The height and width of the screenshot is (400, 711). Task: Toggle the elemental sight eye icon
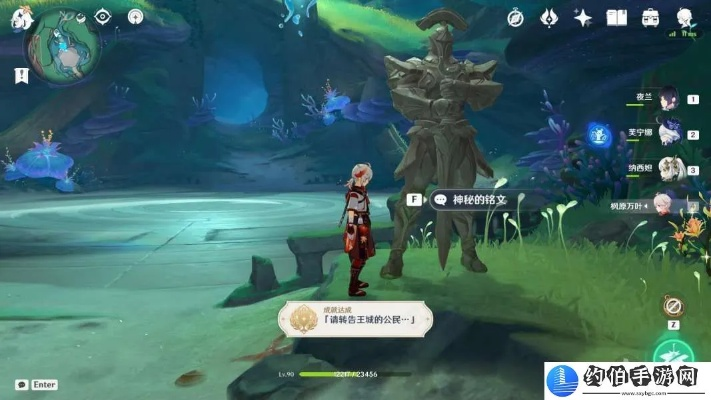pos(102,16)
